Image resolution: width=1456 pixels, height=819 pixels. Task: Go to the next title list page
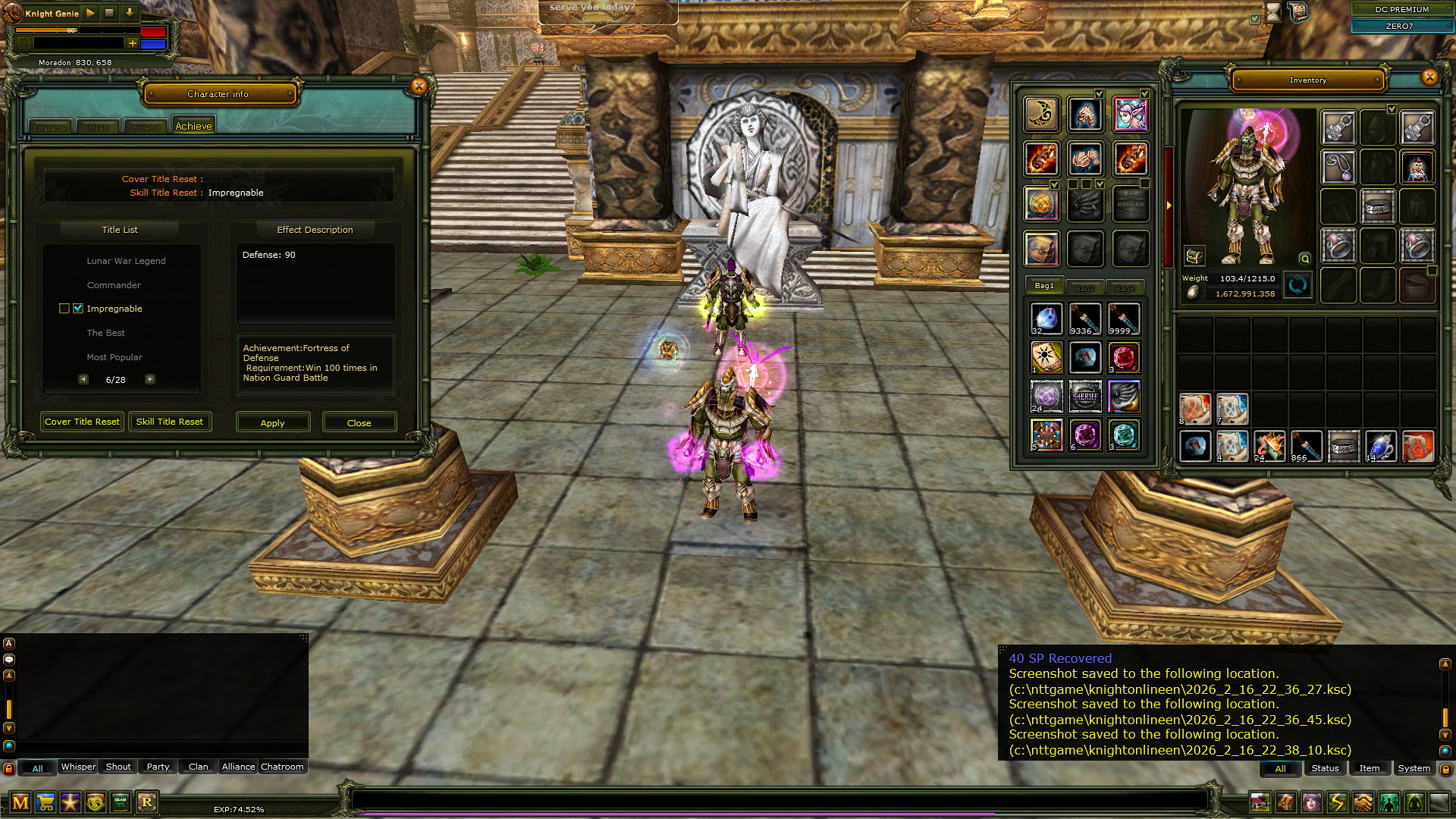[150, 379]
